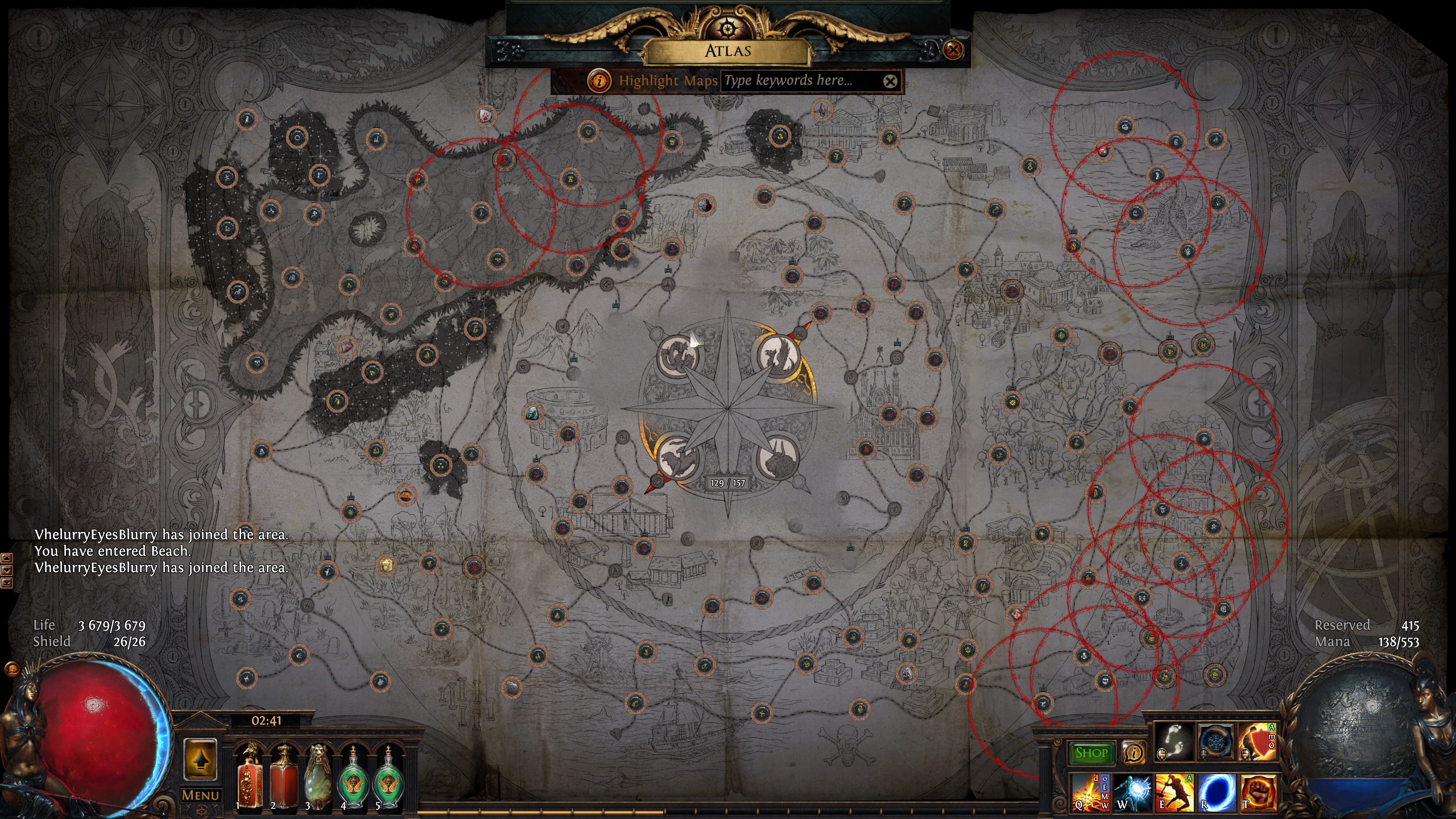
Task: Click the info speech-bubble button beside Shop
Action: pos(1133,753)
